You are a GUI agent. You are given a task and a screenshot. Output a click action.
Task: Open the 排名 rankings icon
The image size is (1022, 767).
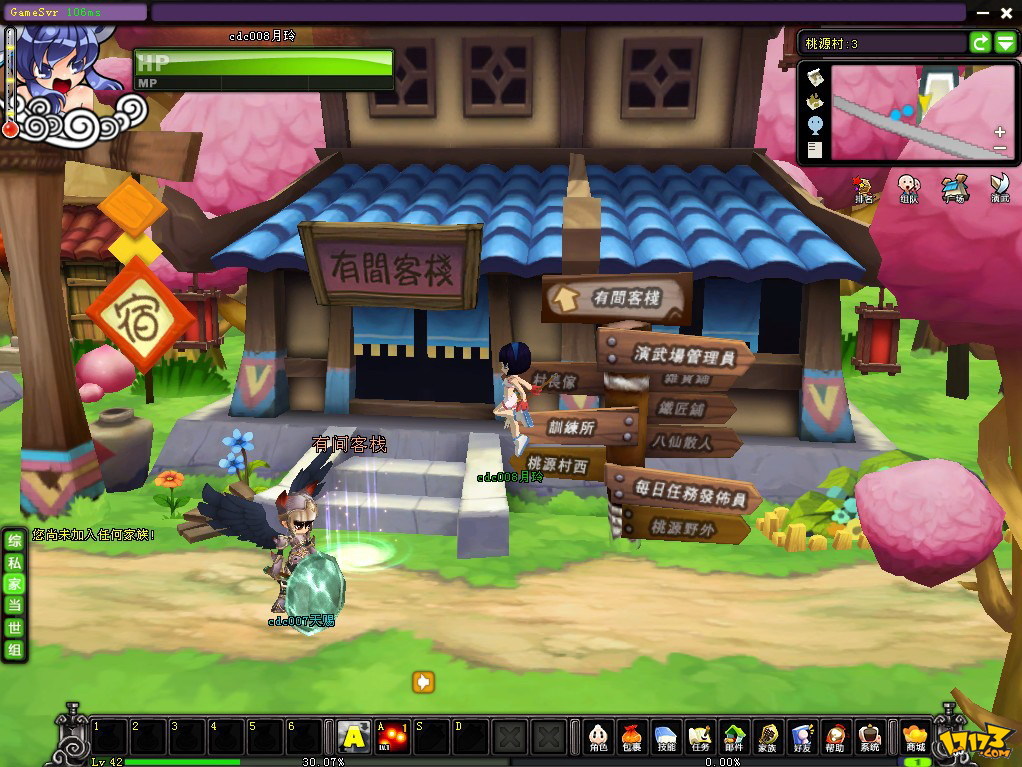point(863,187)
